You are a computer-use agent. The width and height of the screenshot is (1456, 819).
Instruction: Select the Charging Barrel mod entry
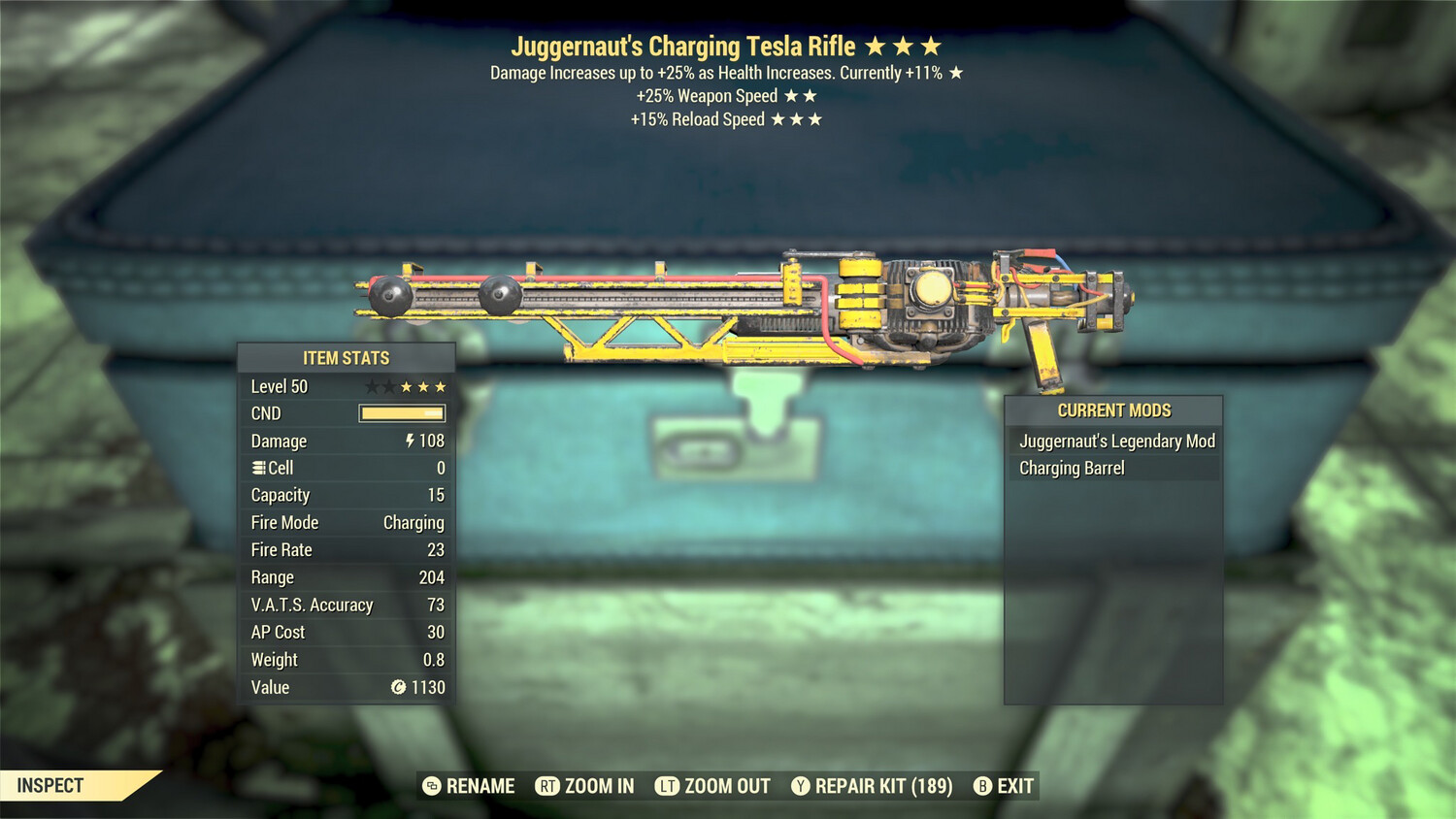pyautogui.click(x=1071, y=468)
